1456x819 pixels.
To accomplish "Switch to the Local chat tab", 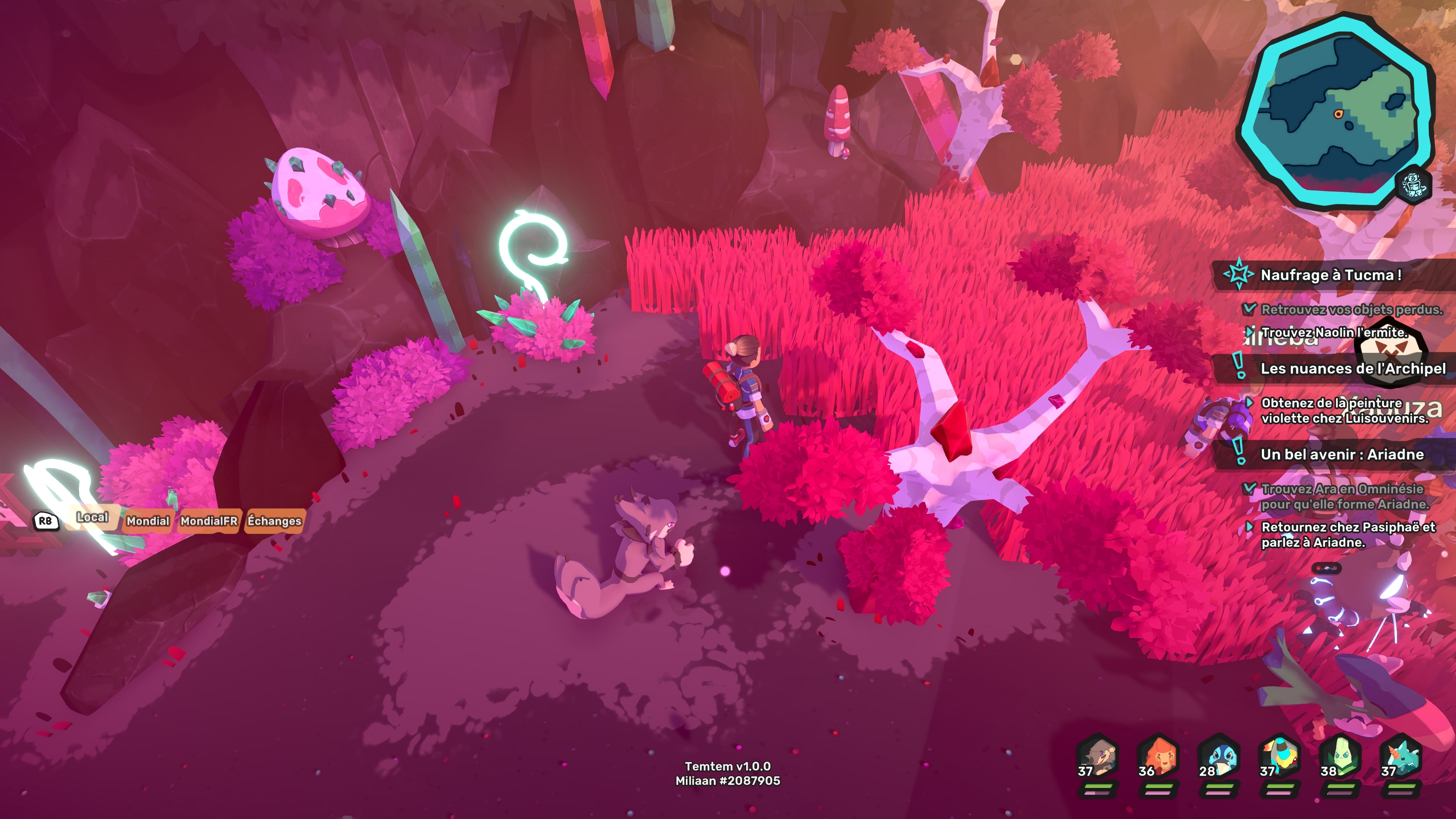I will point(92,517).
